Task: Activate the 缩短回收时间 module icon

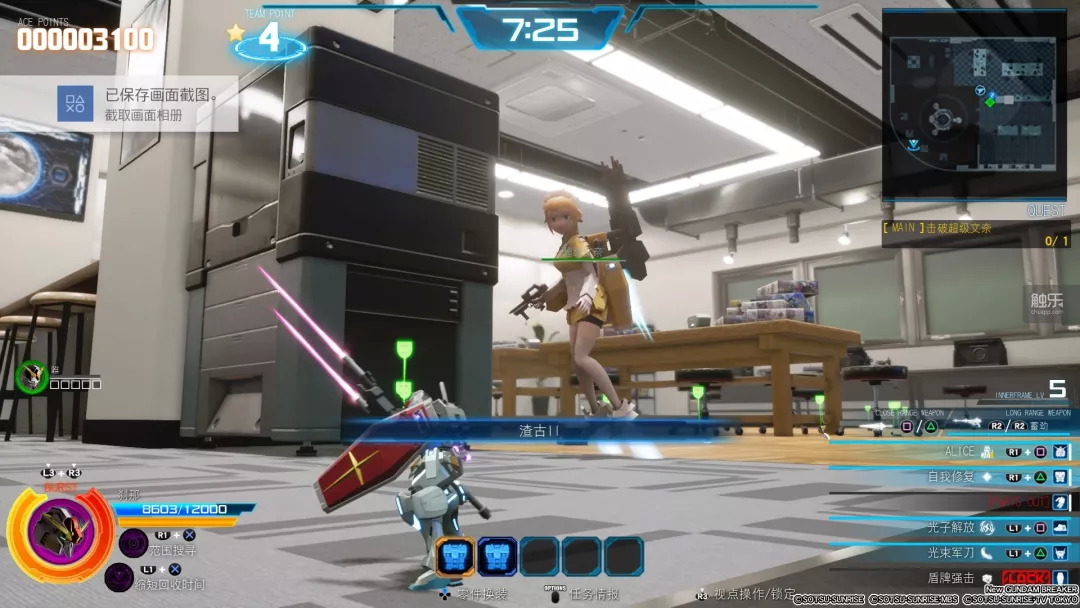Action: (120, 577)
